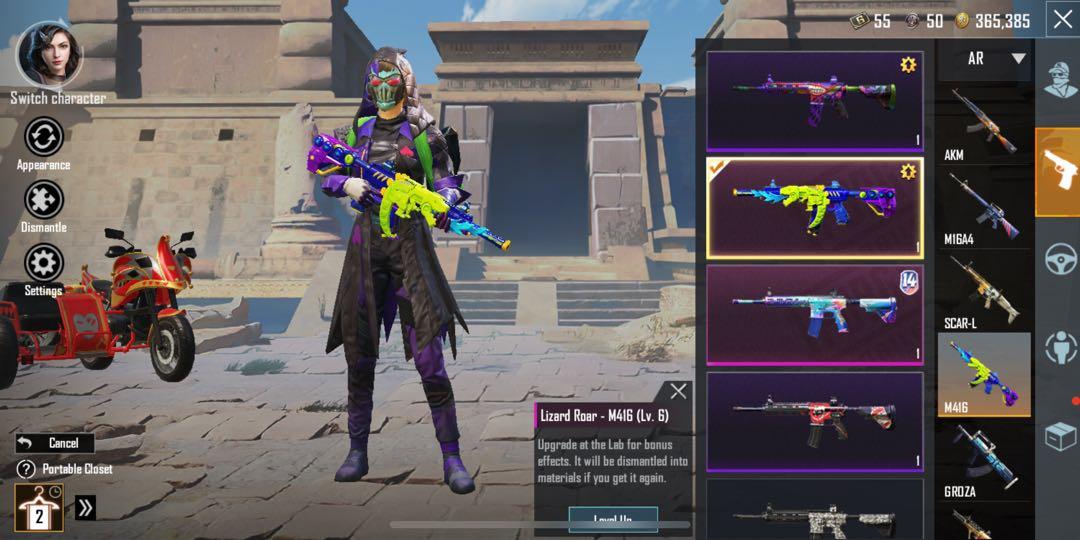Select the purple graffiti M416 skin
The width and height of the screenshot is (1080, 540).
point(814,101)
